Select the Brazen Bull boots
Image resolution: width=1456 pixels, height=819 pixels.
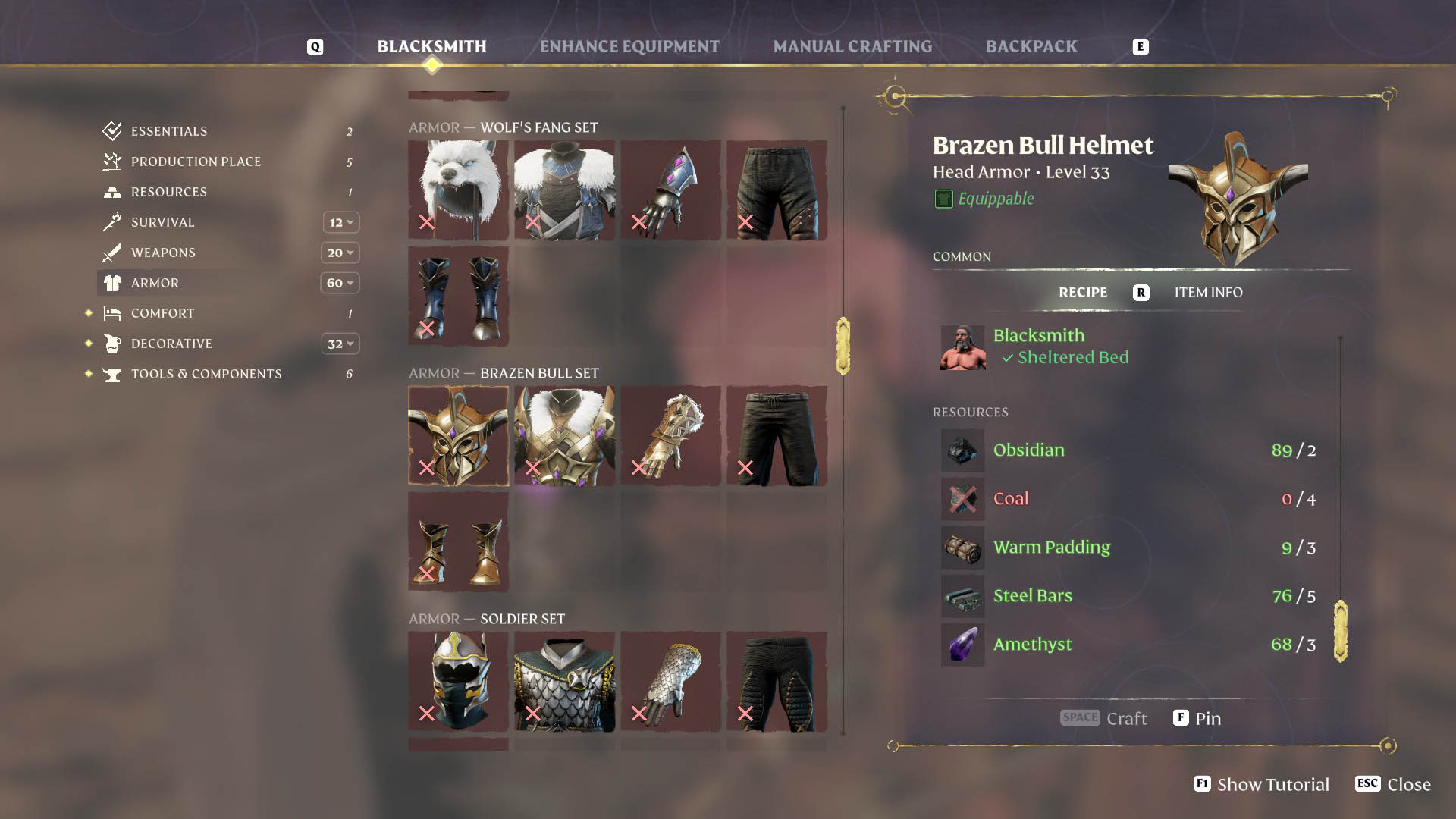click(458, 541)
